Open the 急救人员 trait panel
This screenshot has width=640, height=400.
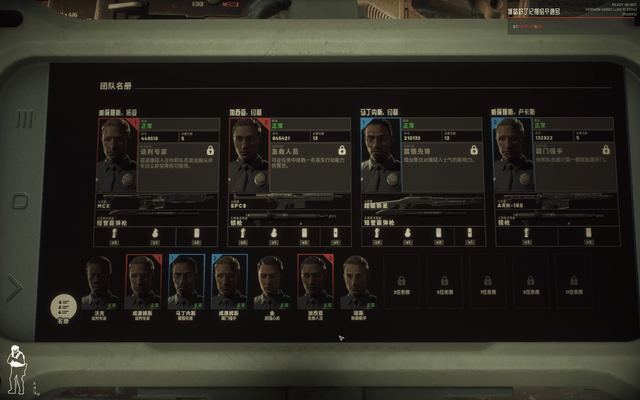click(310, 154)
